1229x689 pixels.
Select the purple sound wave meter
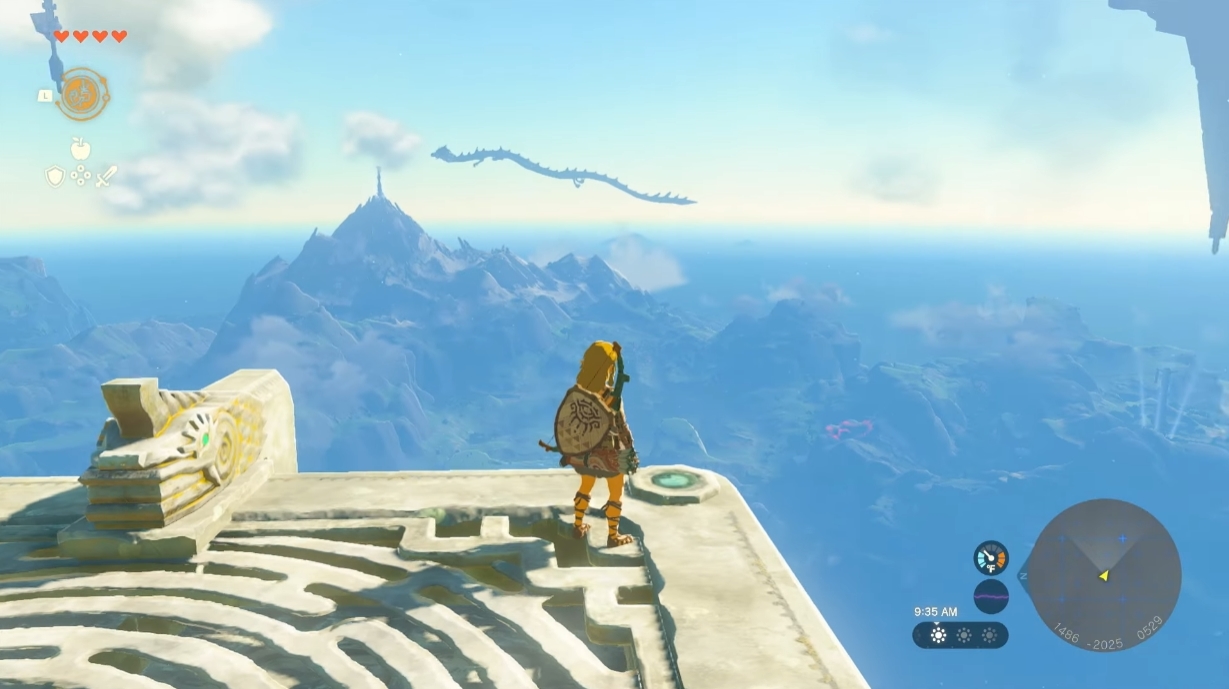click(991, 596)
